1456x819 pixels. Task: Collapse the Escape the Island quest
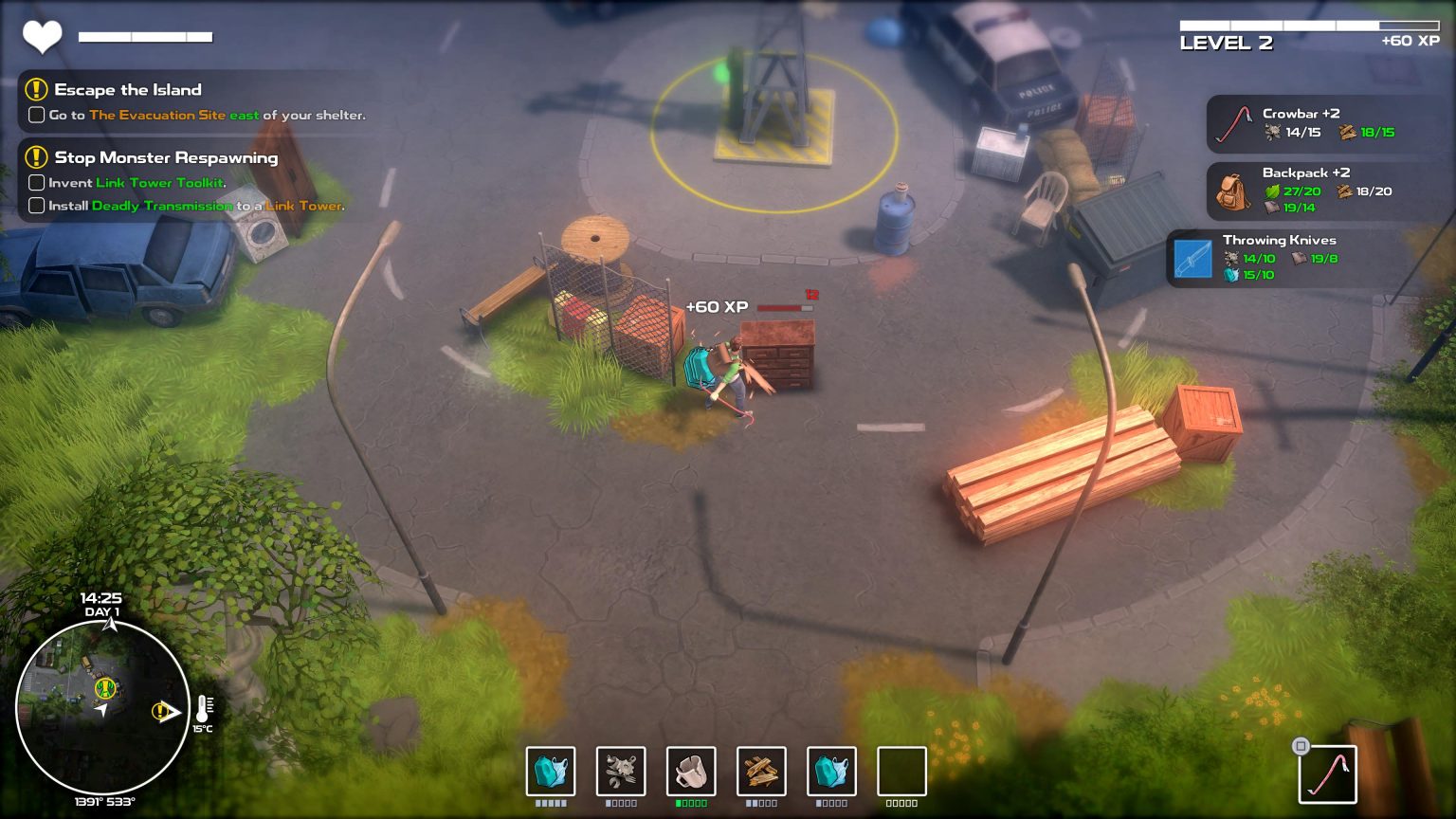coord(36,90)
